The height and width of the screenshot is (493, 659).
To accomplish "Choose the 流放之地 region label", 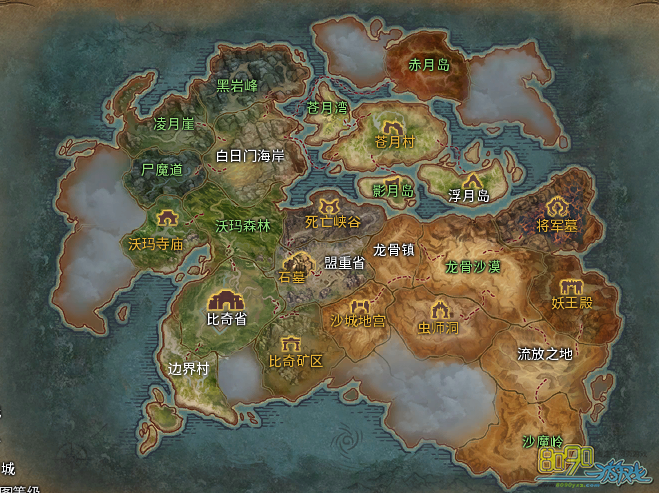I will click(x=545, y=353).
